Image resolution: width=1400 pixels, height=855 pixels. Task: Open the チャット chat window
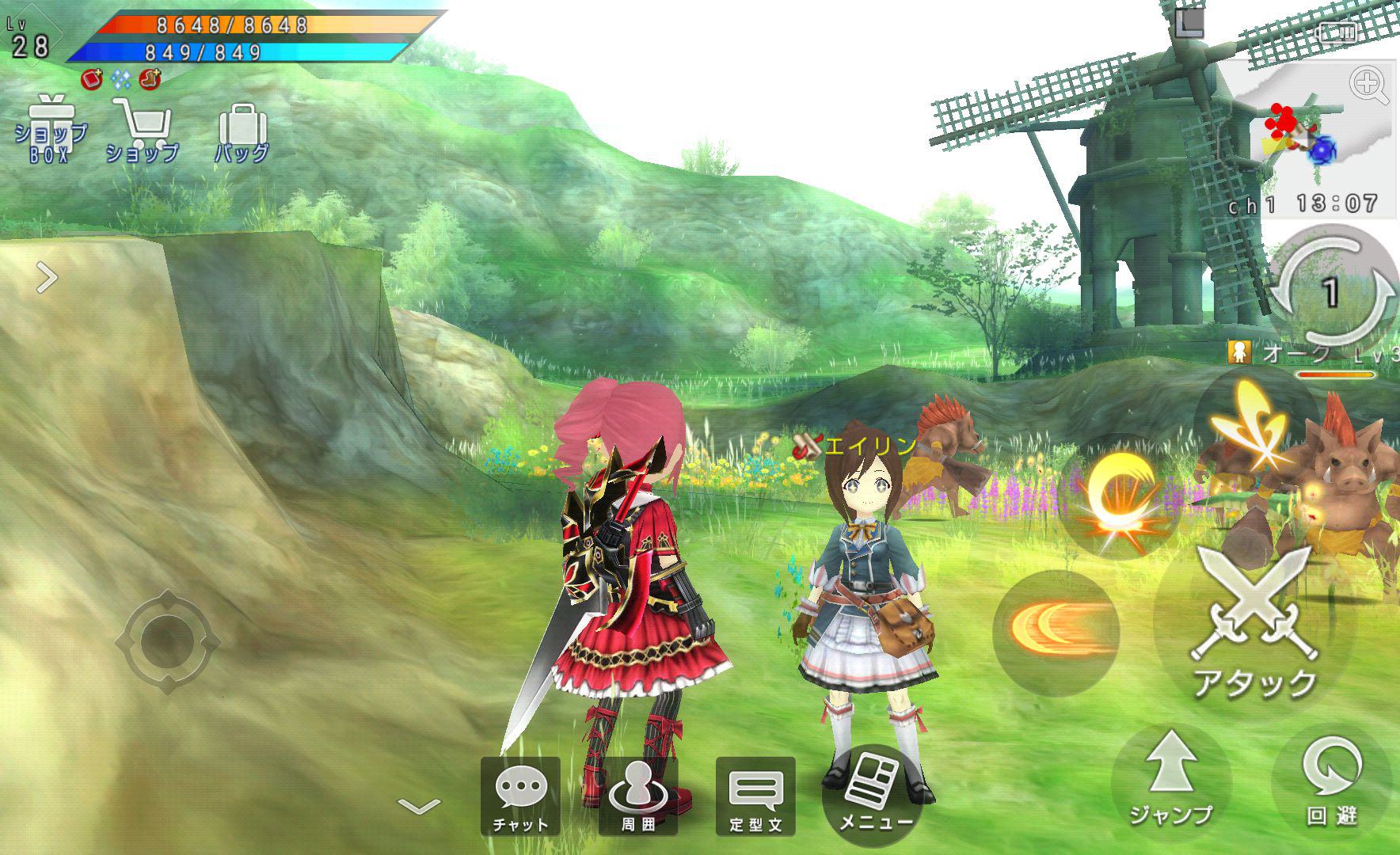(x=520, y=796)
